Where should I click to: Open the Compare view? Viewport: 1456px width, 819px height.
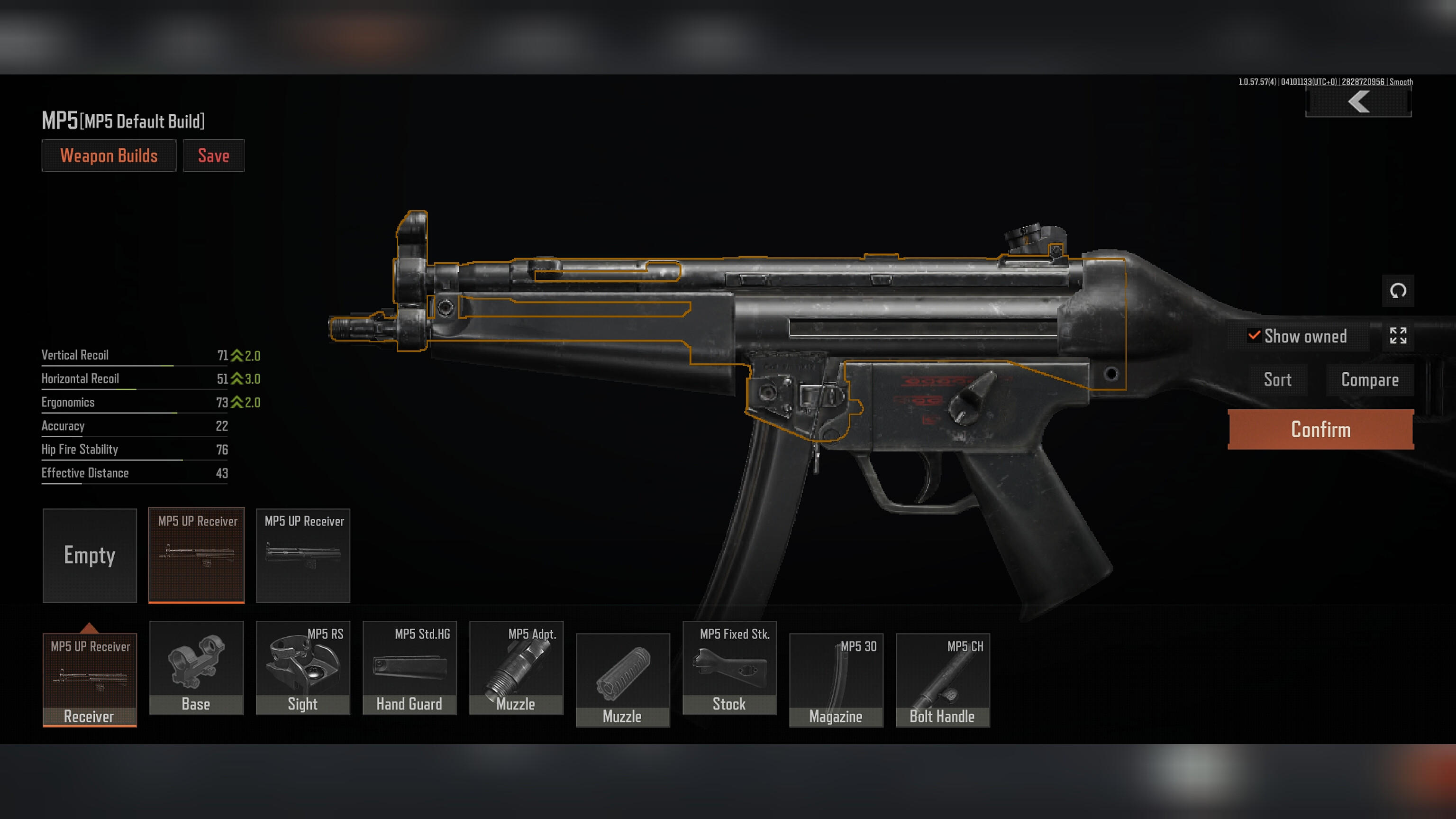coord(1369,379)
